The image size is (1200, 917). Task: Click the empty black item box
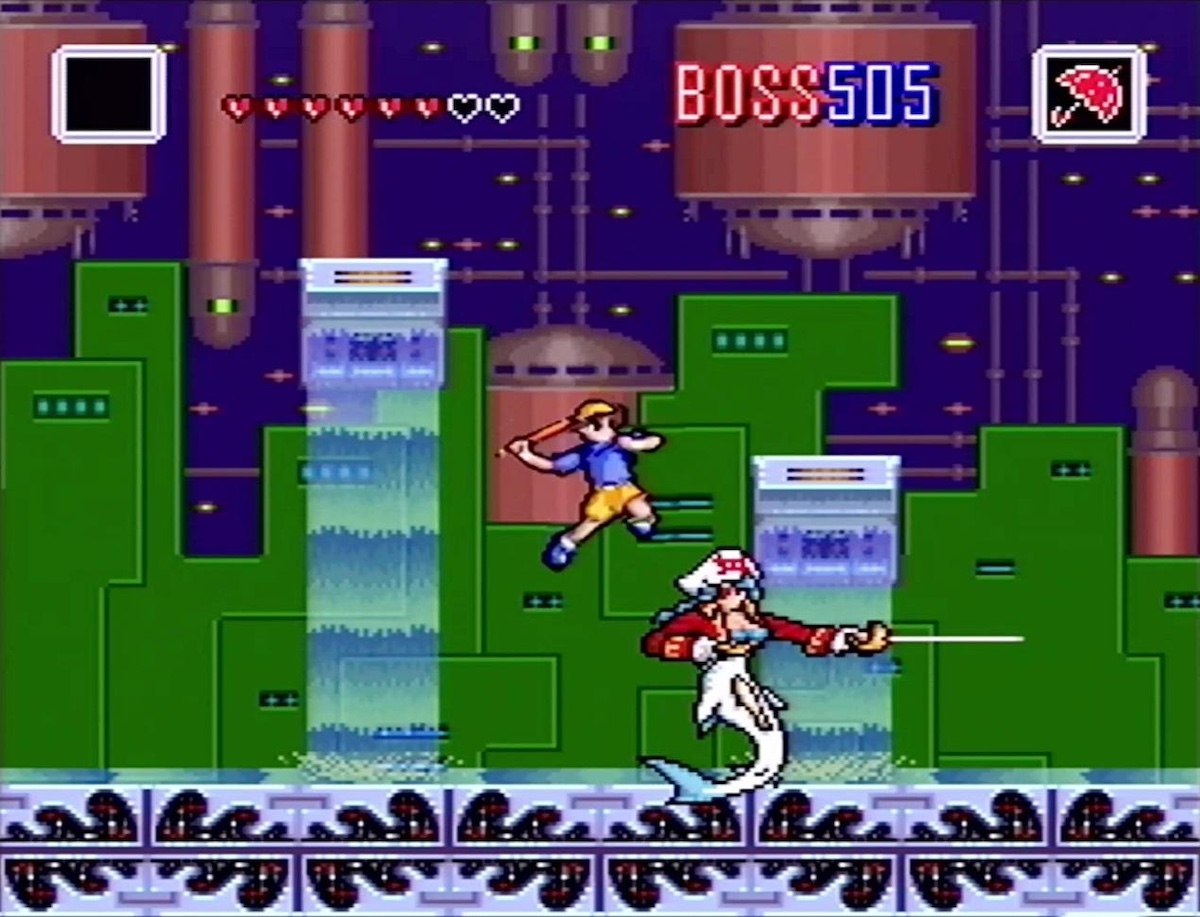tap(108, 94)
